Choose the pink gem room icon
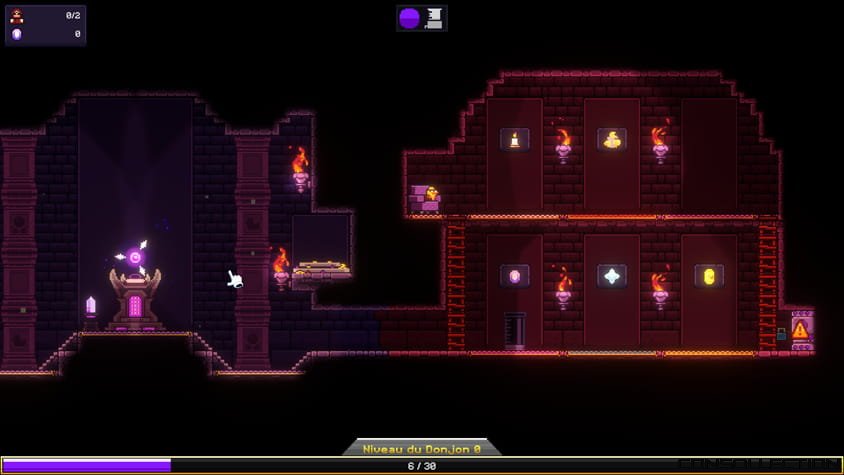844x475 pixels. point(515,276)
